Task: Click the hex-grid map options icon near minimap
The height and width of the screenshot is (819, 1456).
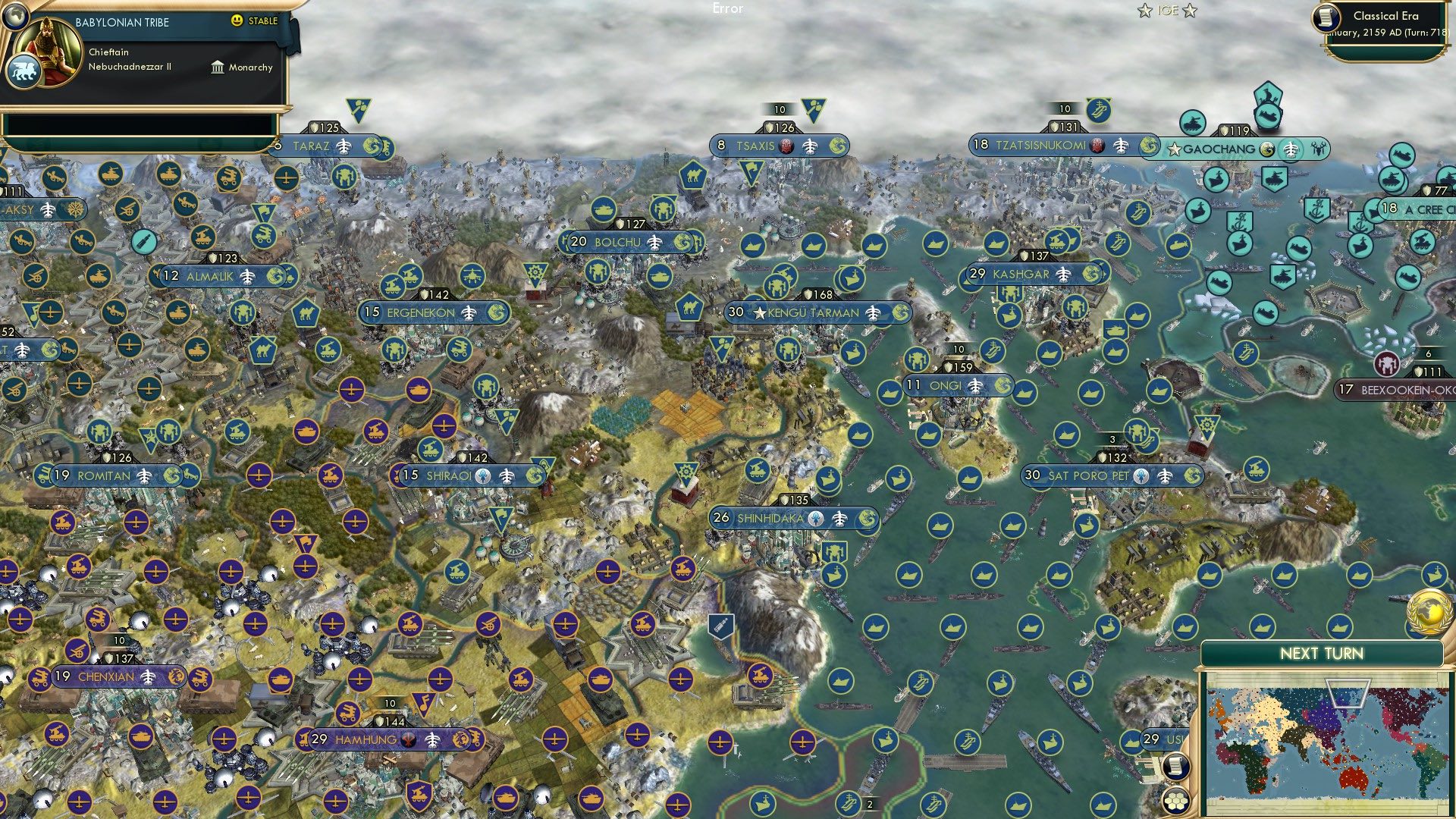Action: coord(1175,802)
